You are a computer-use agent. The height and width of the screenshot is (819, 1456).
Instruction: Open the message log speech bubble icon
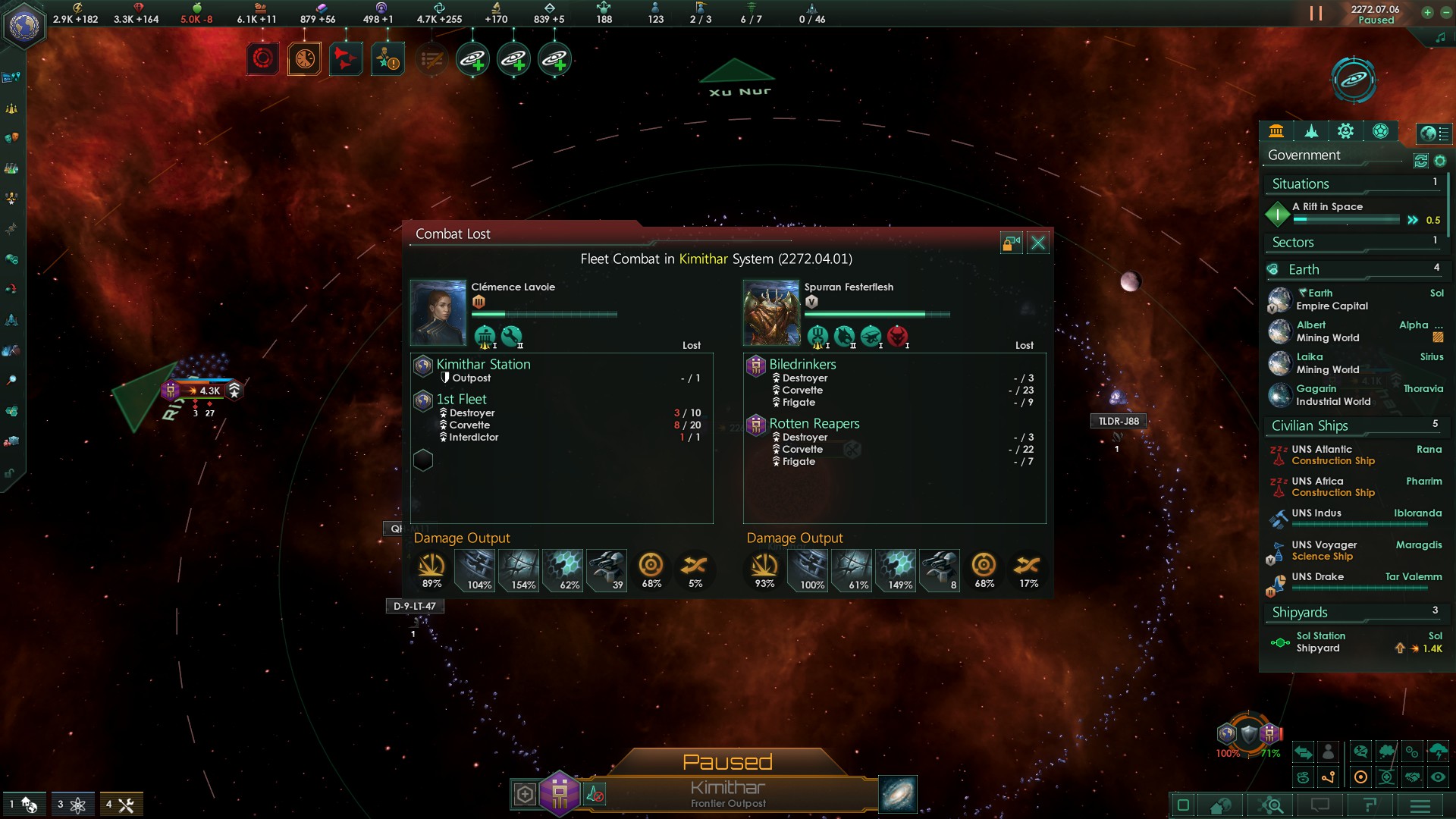pyautogui.click(x=1320, y=806)
